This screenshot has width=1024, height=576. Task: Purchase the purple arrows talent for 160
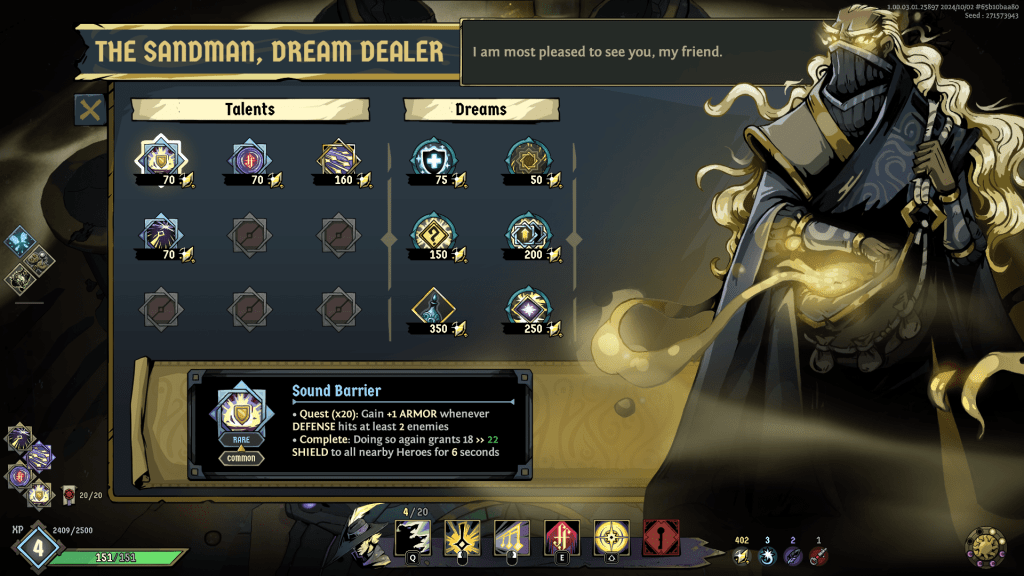[x=339, y=158]
